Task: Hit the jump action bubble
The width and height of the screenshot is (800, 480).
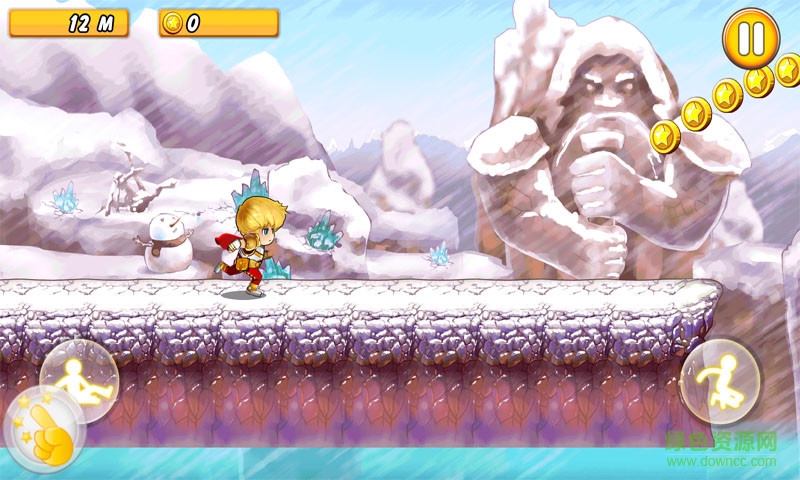Action: [720, 381]
